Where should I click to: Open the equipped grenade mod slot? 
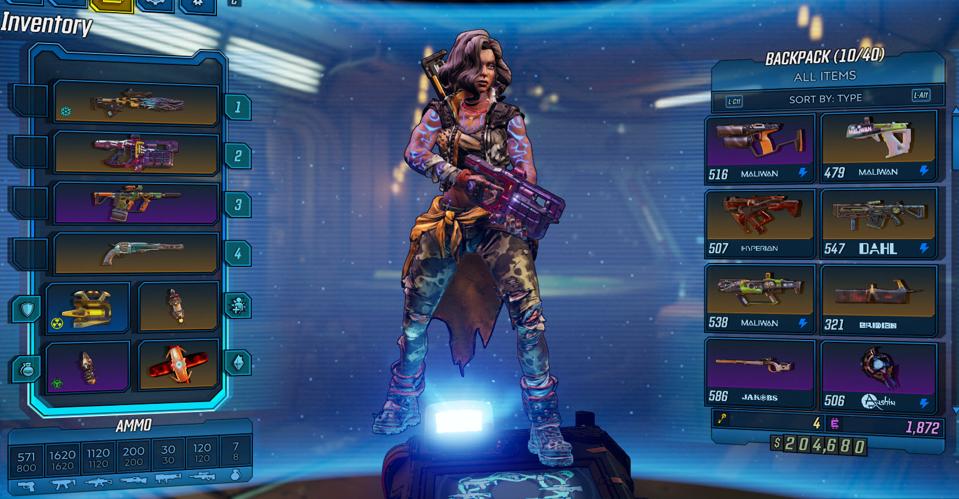(88, 366)
